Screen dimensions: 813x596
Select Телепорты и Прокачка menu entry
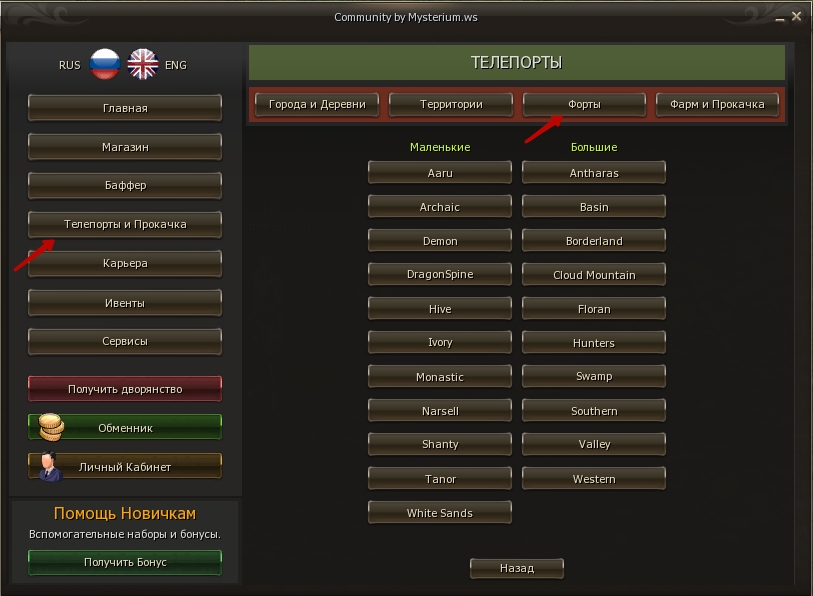pyautogui.click(x=125, y=225)
